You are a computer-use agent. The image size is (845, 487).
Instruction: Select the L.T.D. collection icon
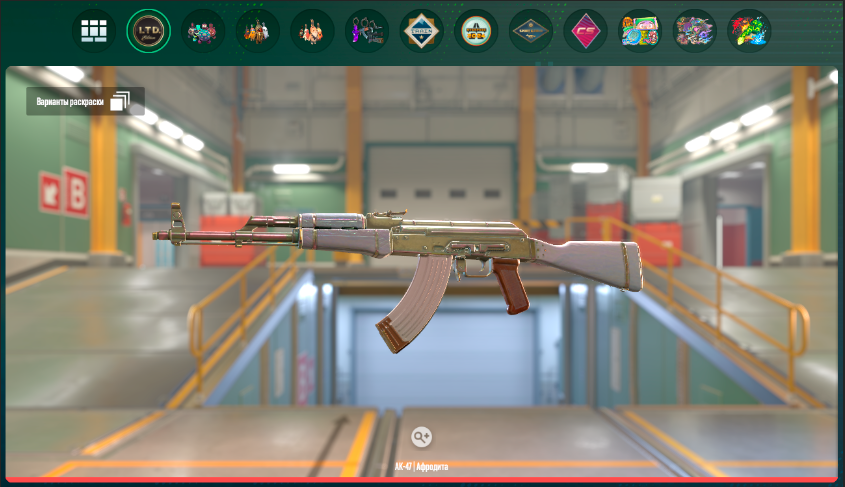click(149, 32)
